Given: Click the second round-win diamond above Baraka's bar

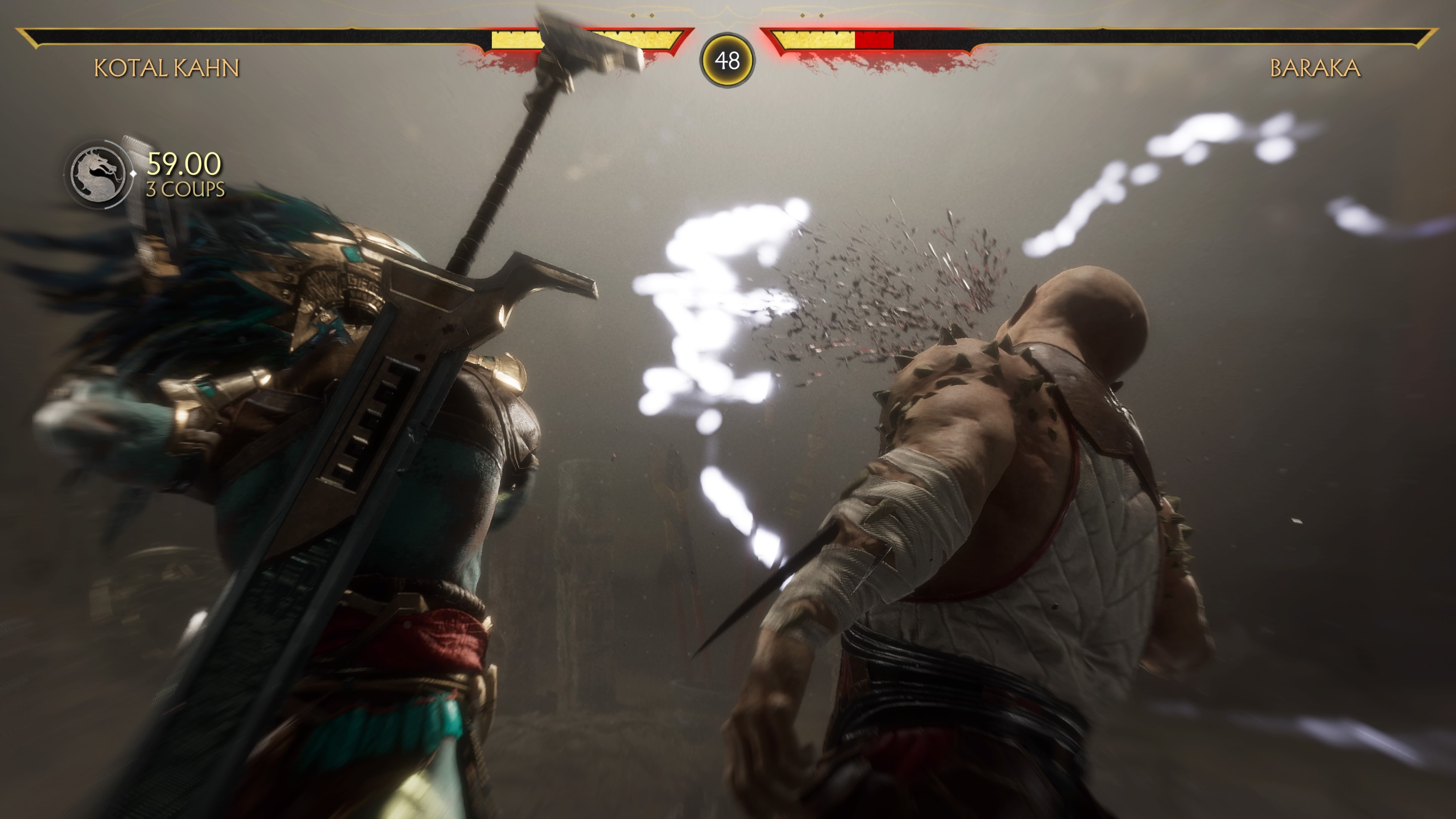Looking at the screenshot, I should [821, 16].
